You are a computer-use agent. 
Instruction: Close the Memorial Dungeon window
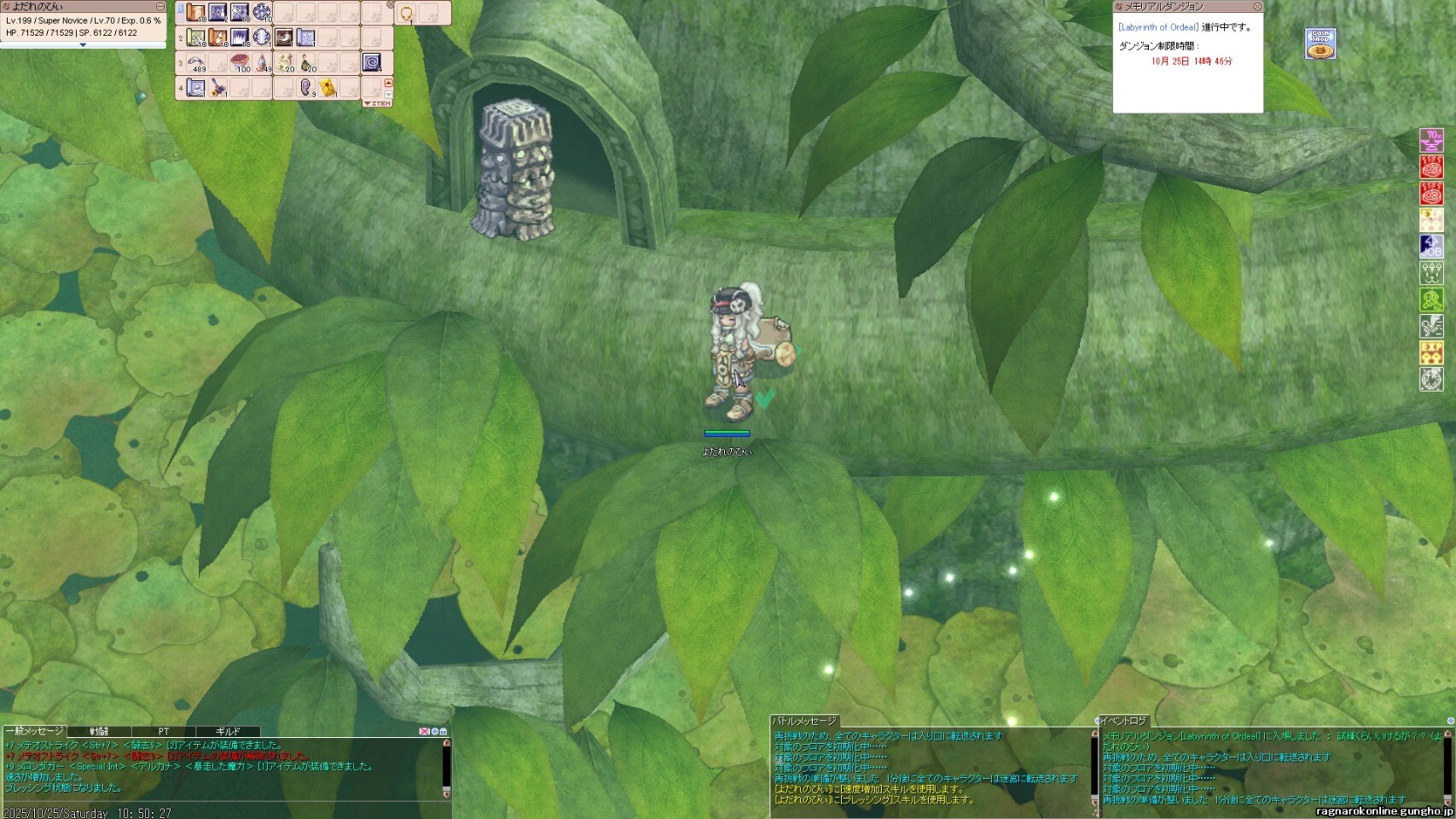point(1257,7)
